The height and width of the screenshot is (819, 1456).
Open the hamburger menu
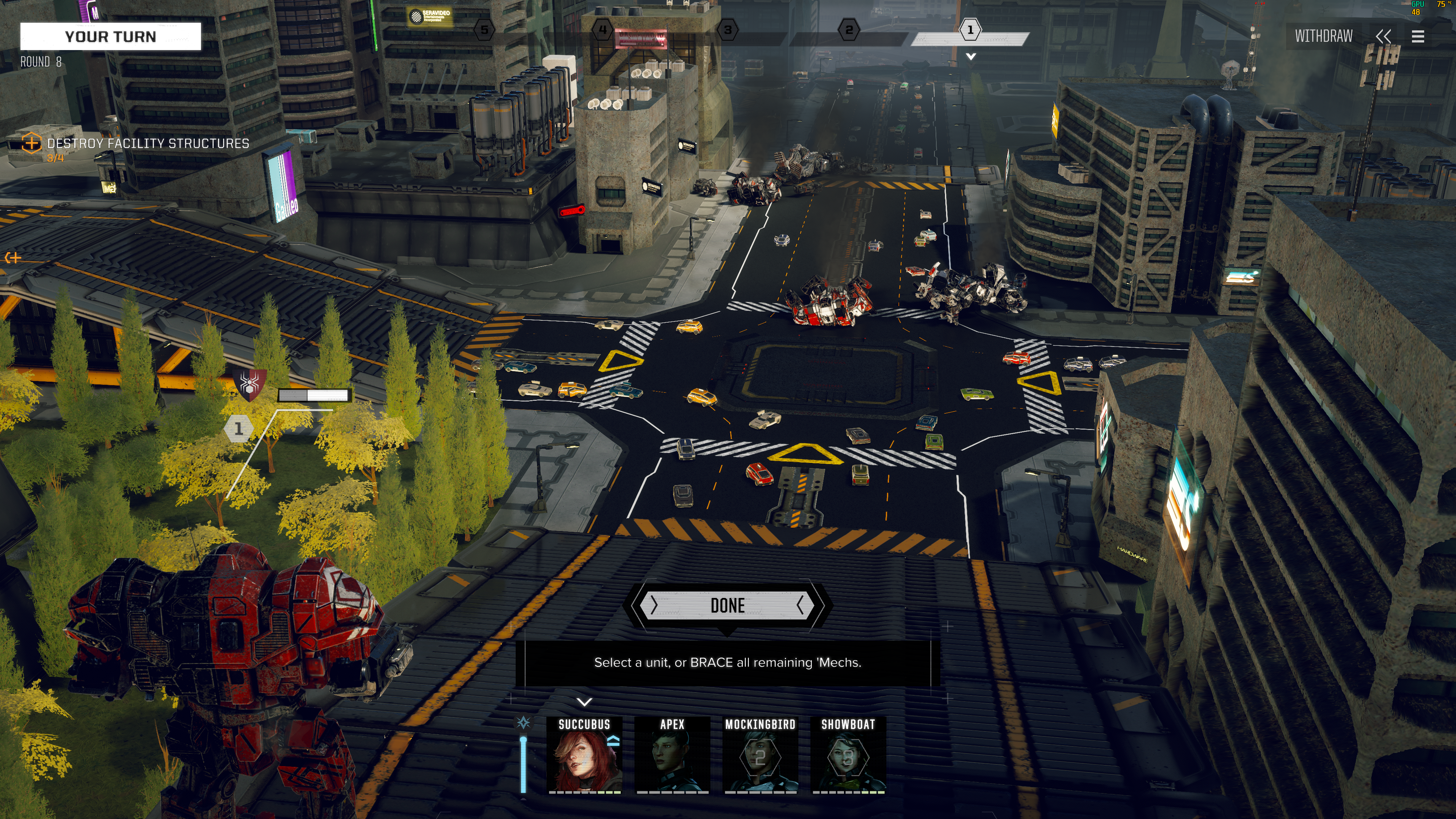tap(1418, 37)
